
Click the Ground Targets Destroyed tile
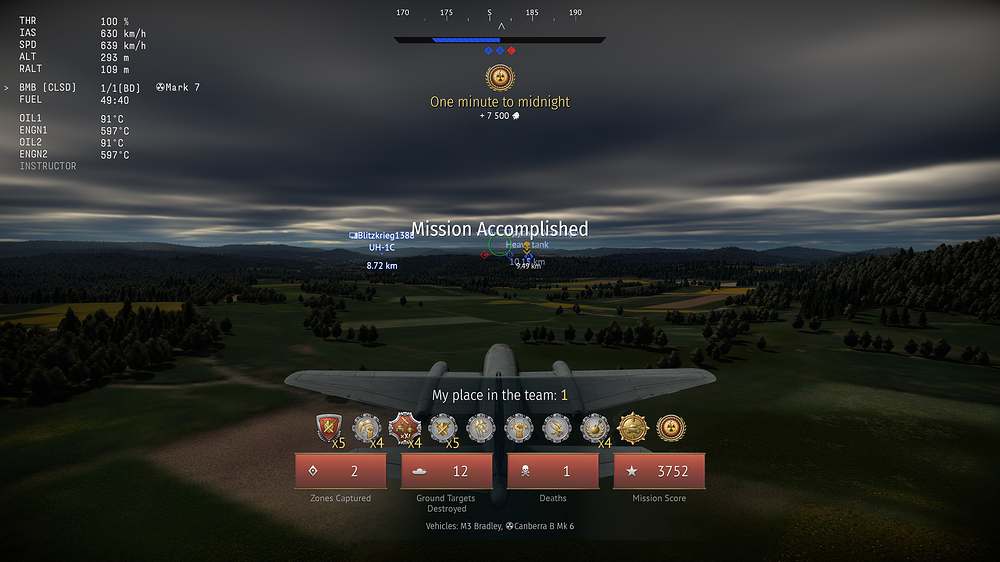pos(446,471)
